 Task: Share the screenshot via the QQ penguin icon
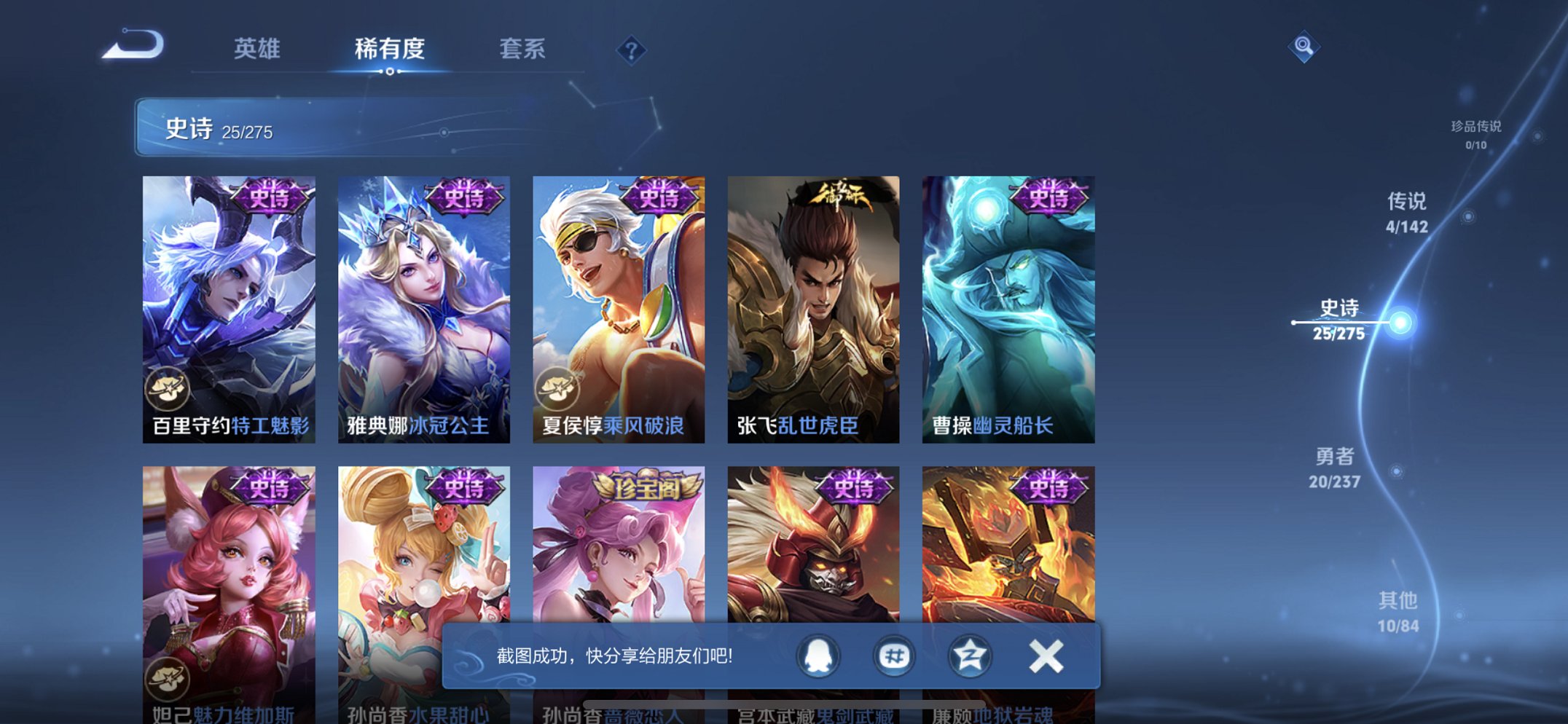pos(818,655)
